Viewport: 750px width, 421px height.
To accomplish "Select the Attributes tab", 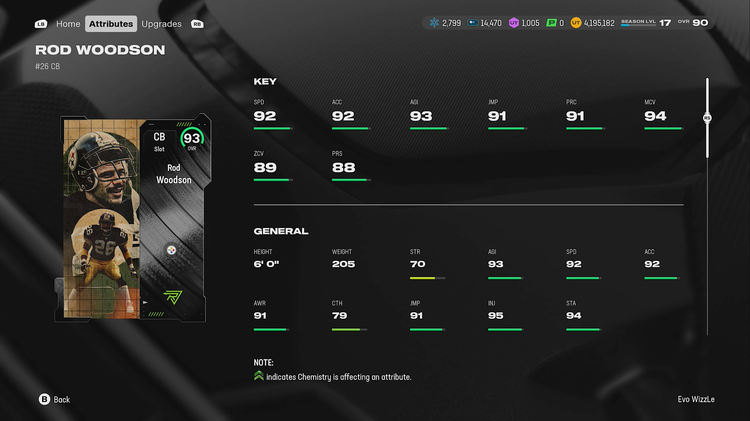I will coord(110,23).
